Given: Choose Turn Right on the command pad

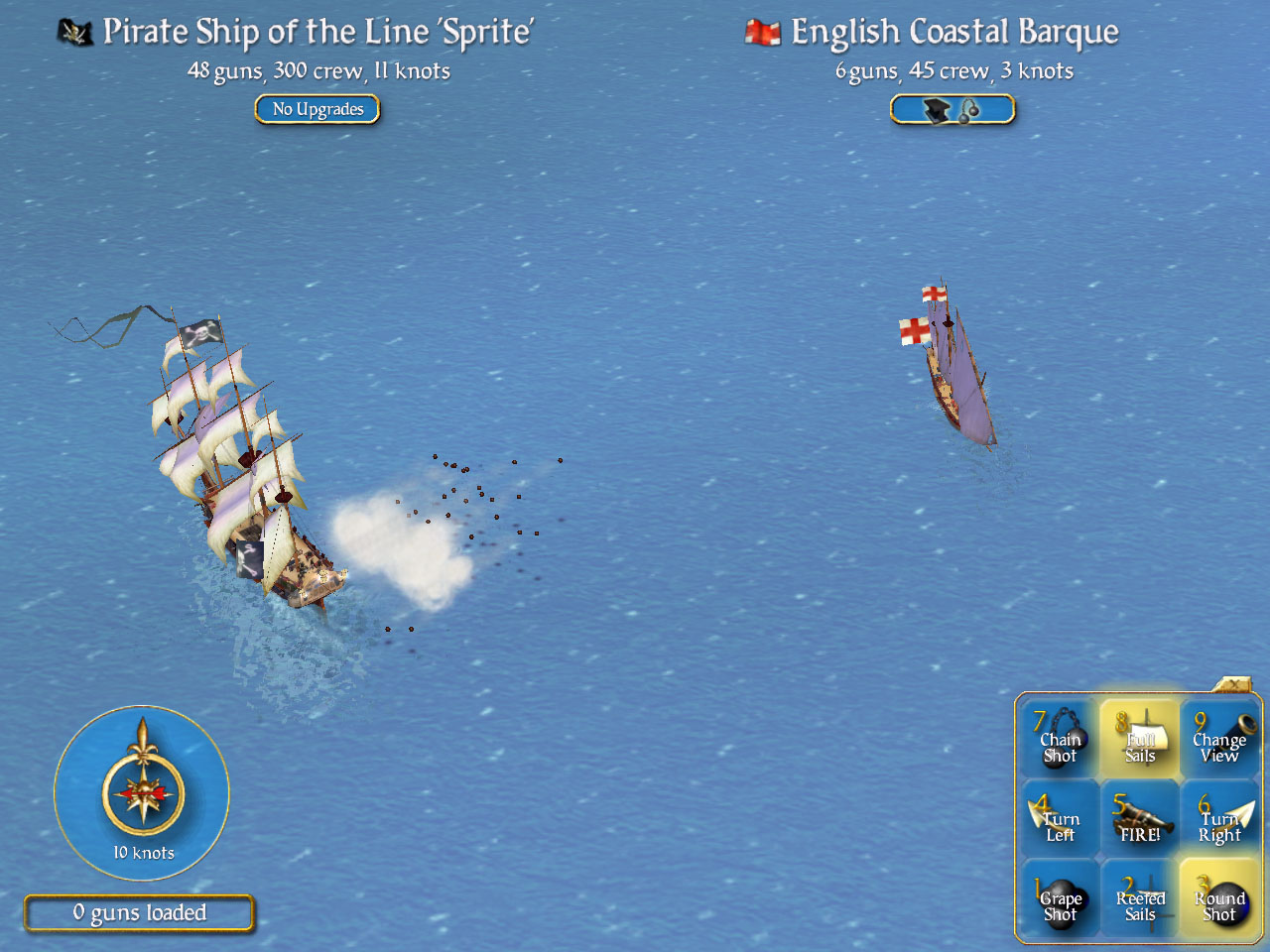Looking at the screenshot, I should tap(1219, 819).
